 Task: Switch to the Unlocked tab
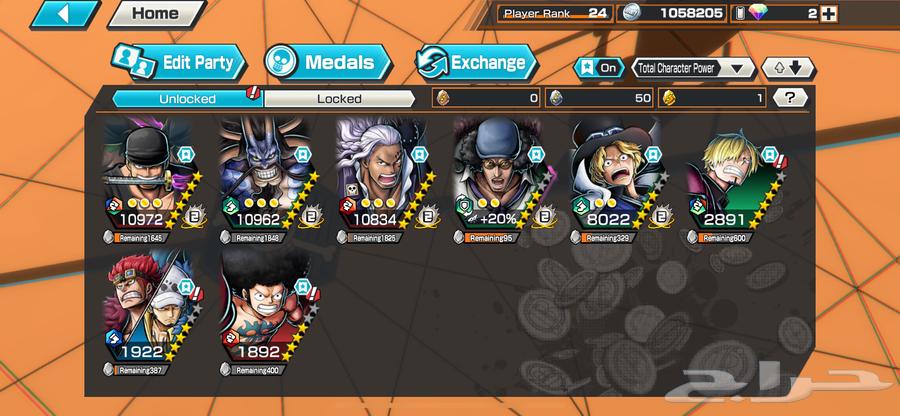[x=186, y=98]
